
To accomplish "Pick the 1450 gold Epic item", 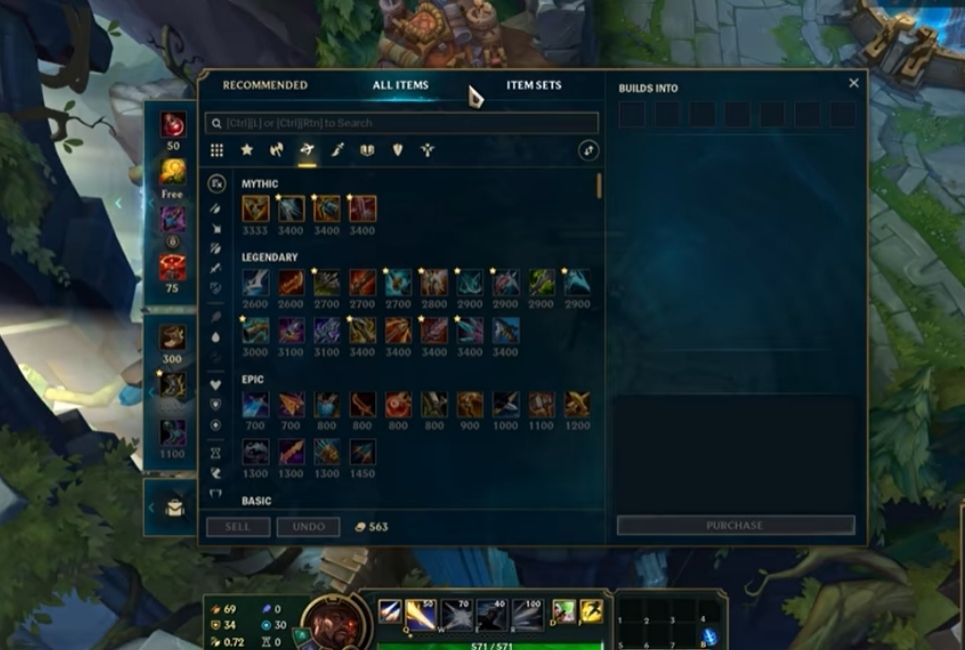I will click(x=362, y=452).
